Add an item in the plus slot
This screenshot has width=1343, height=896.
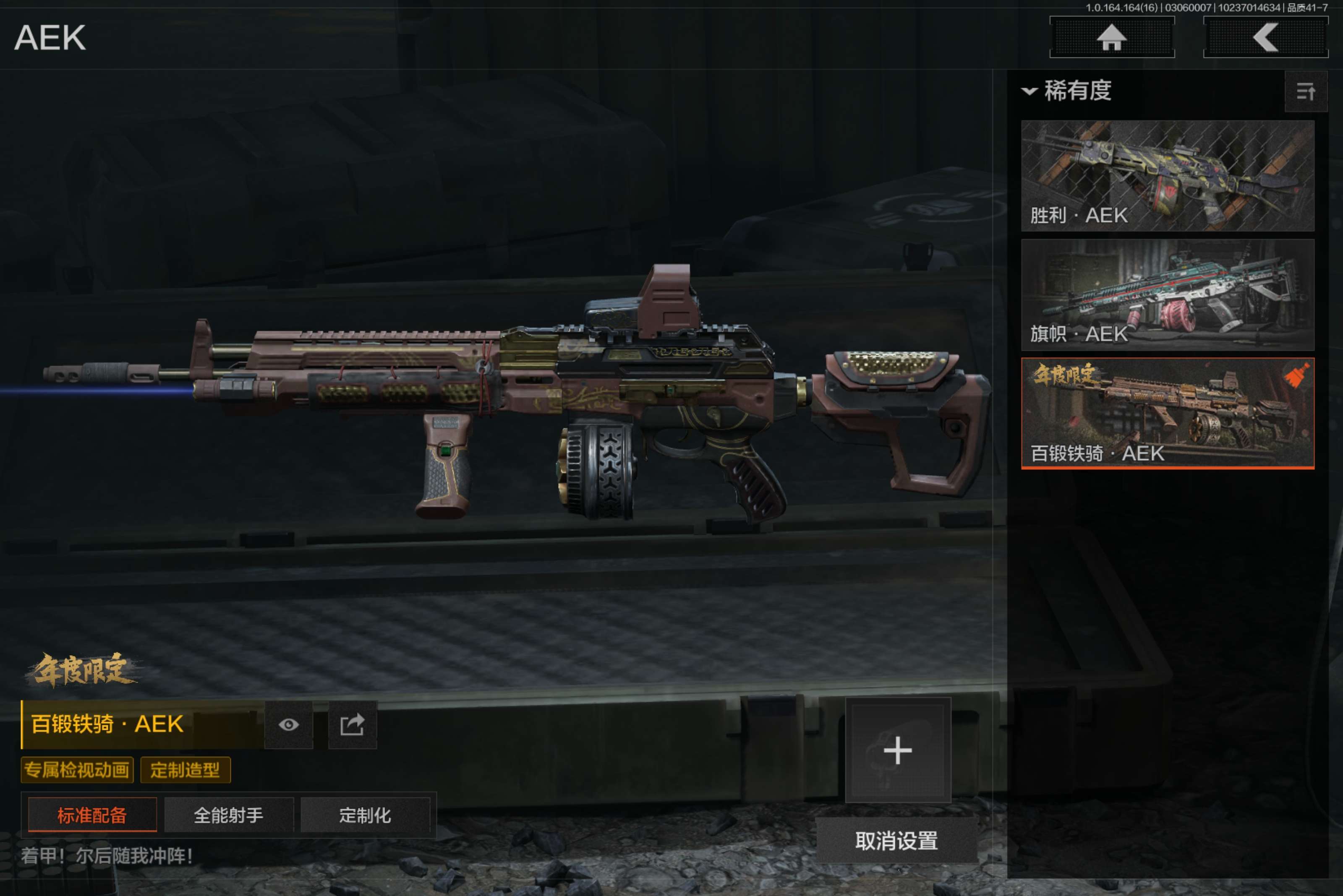coord(898,750)
